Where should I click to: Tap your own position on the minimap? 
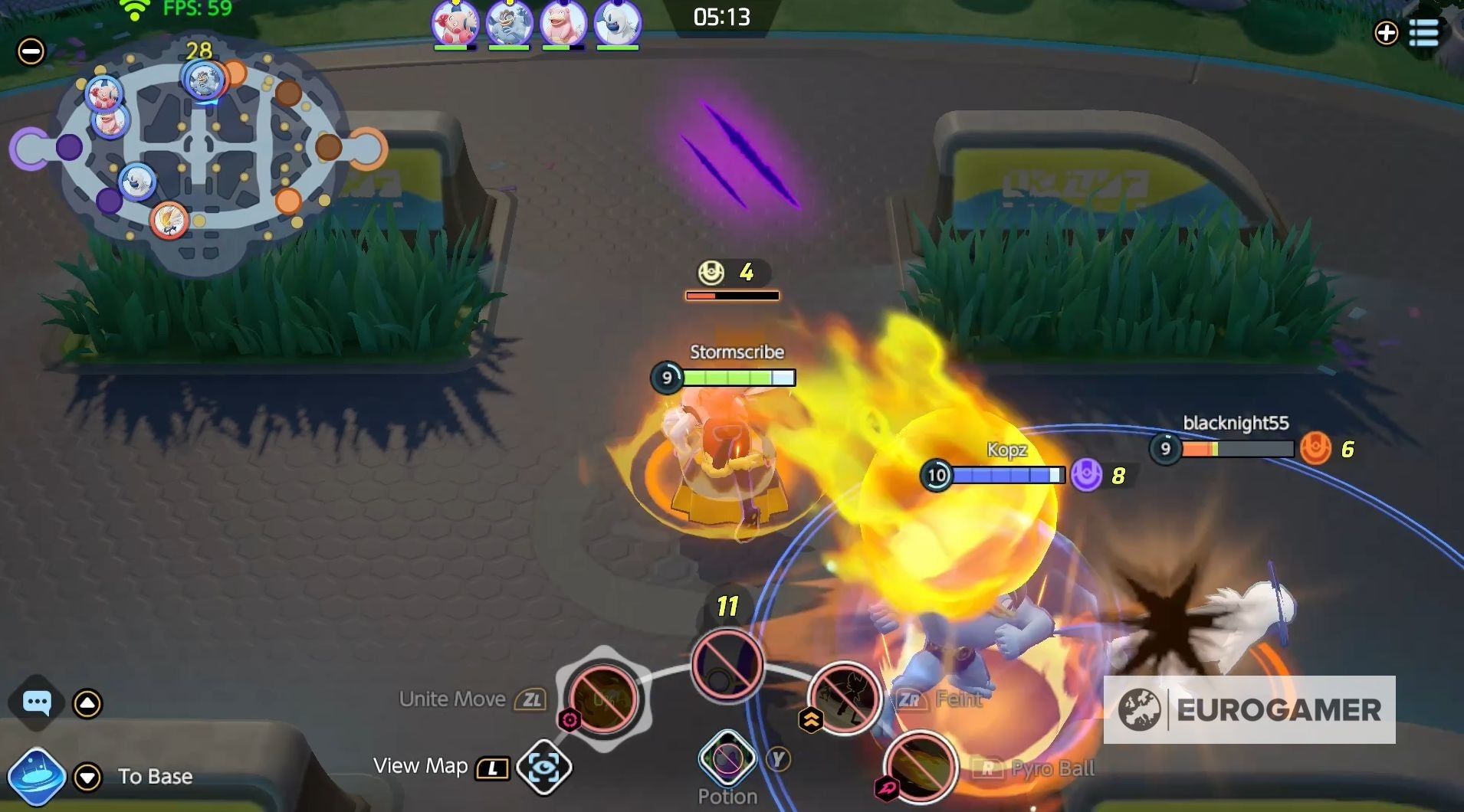coord(168,221)
